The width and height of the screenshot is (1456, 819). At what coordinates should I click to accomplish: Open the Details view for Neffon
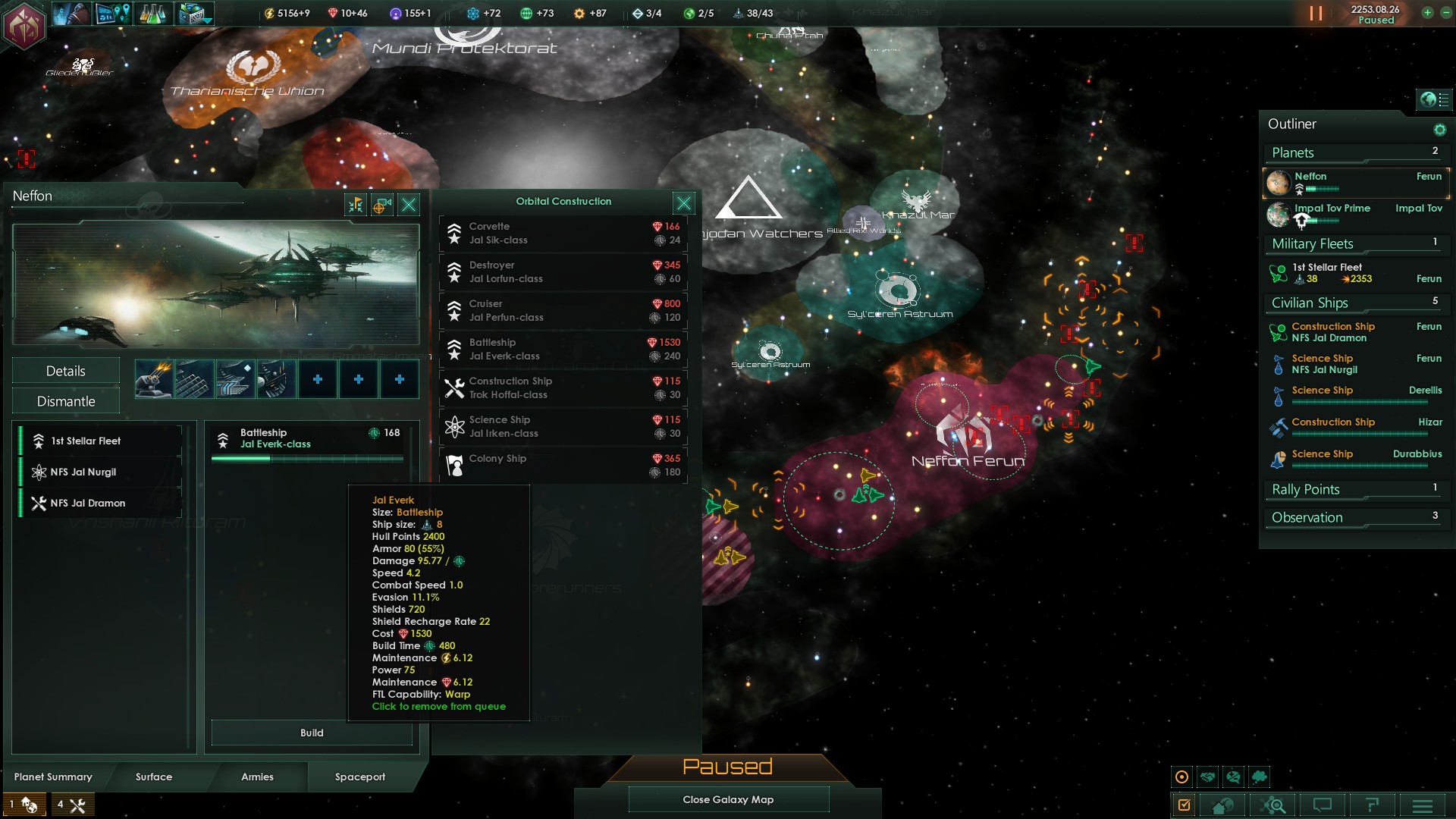coord(66,371)
